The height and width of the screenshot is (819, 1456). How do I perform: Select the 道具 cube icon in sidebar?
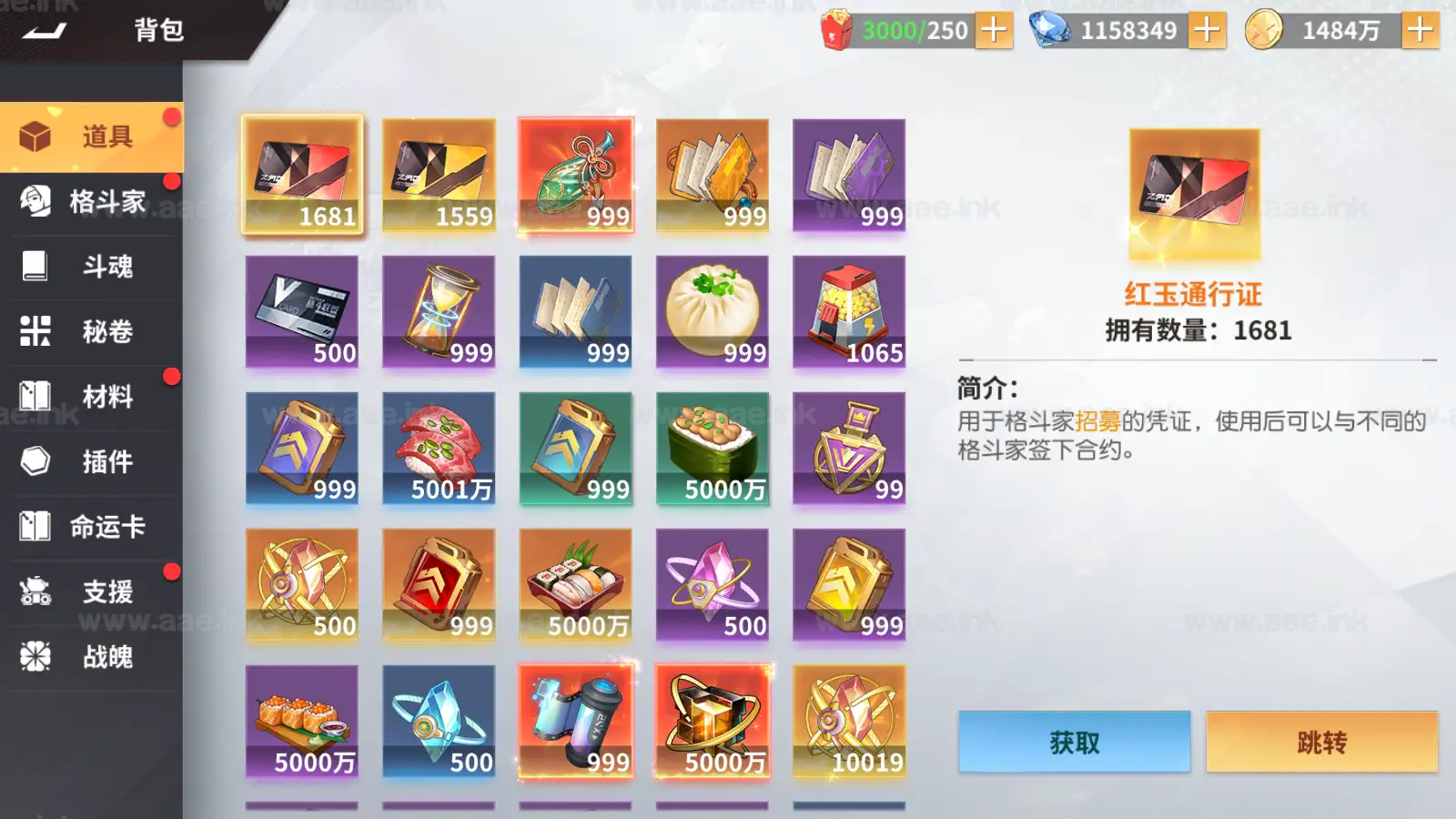tap(35, 136)
